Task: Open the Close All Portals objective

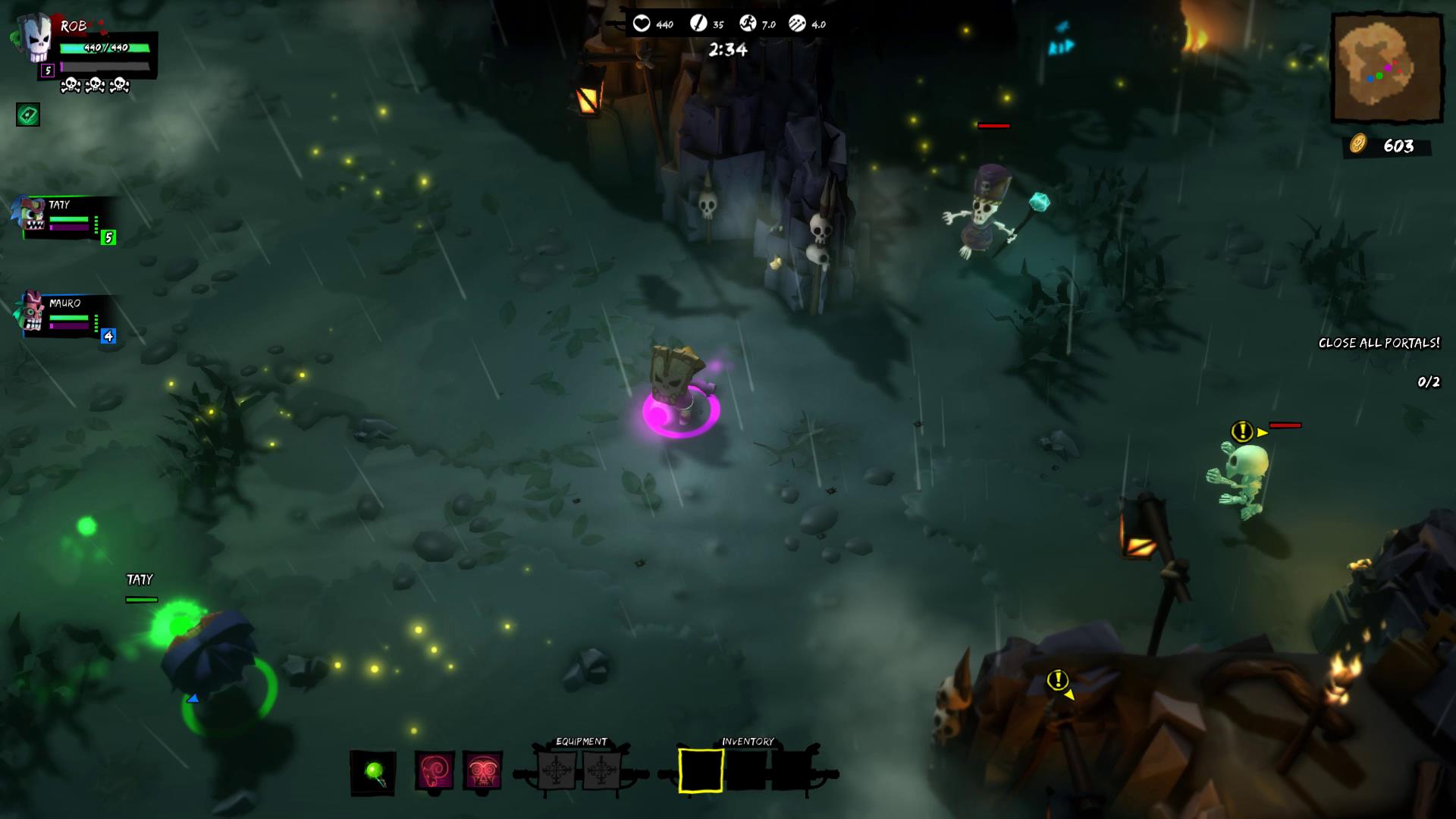Action: coord(1379,344)
